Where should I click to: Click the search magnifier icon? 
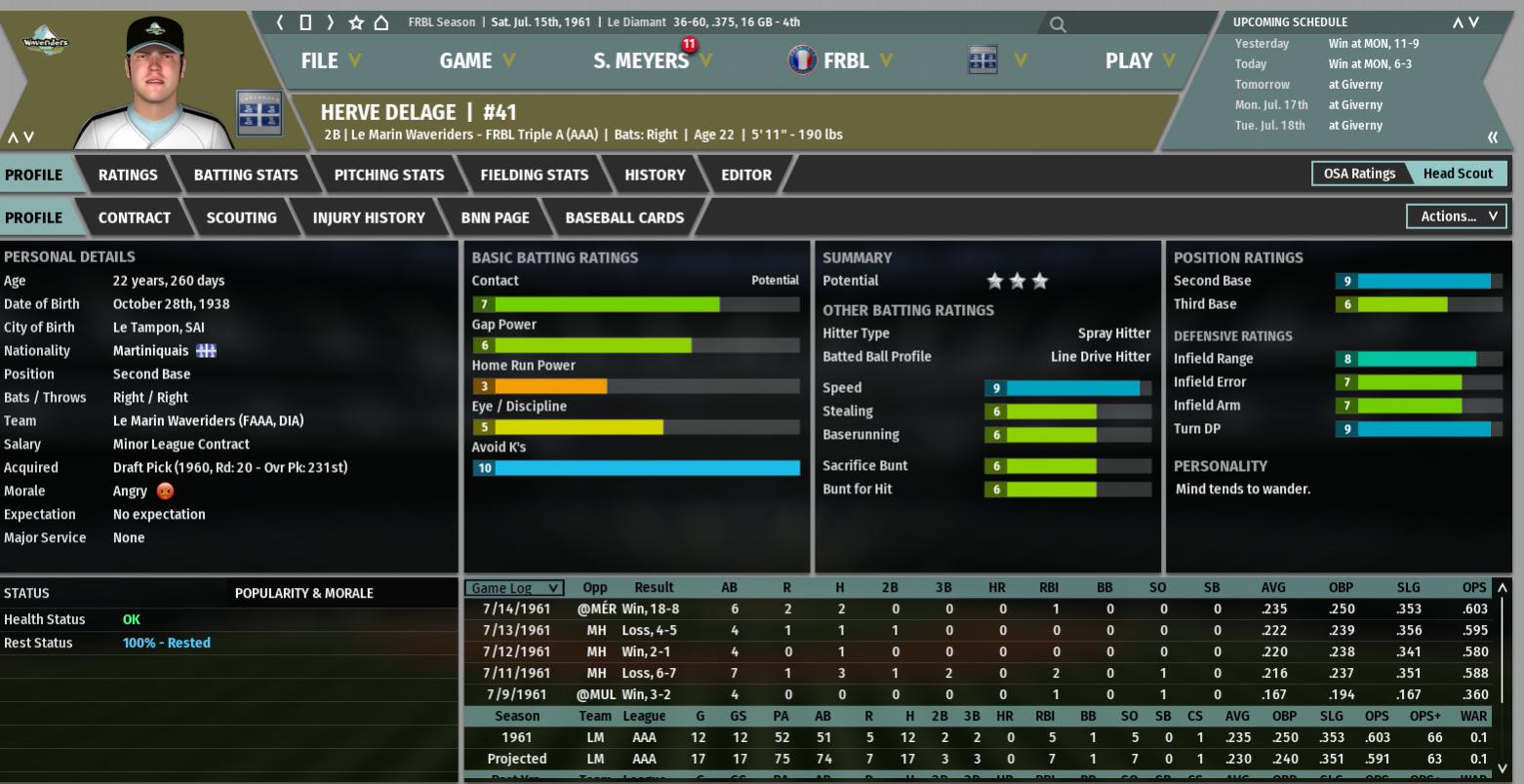click(x=1058, y=24)
